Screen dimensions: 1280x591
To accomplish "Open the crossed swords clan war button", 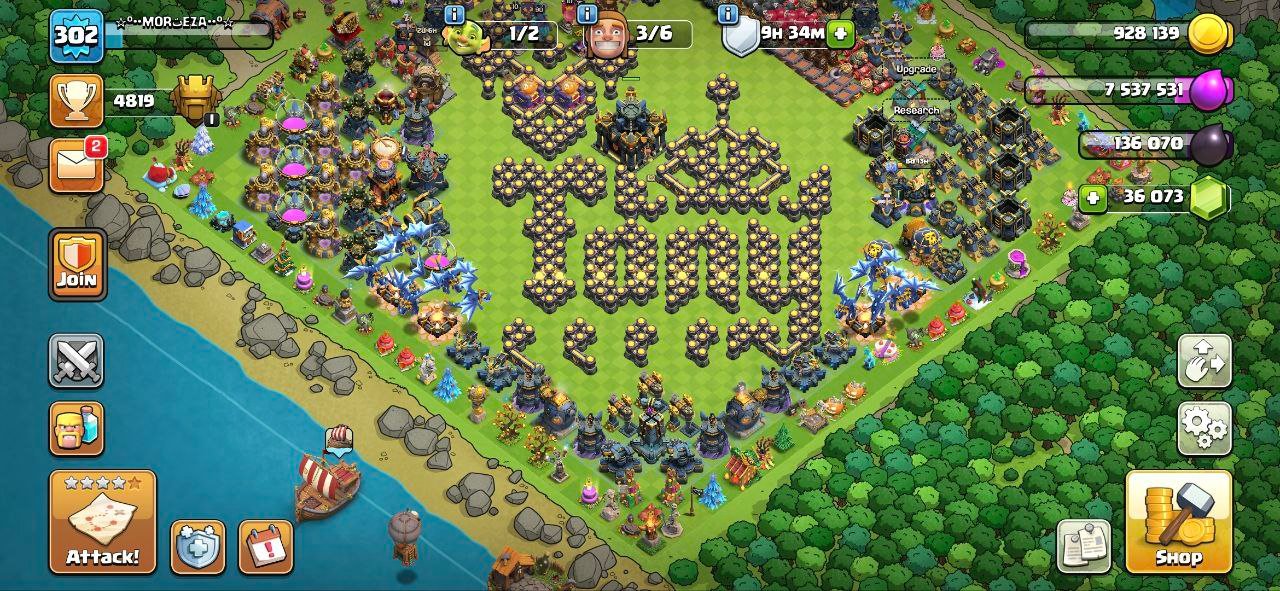I will click(x=77, y=361).
